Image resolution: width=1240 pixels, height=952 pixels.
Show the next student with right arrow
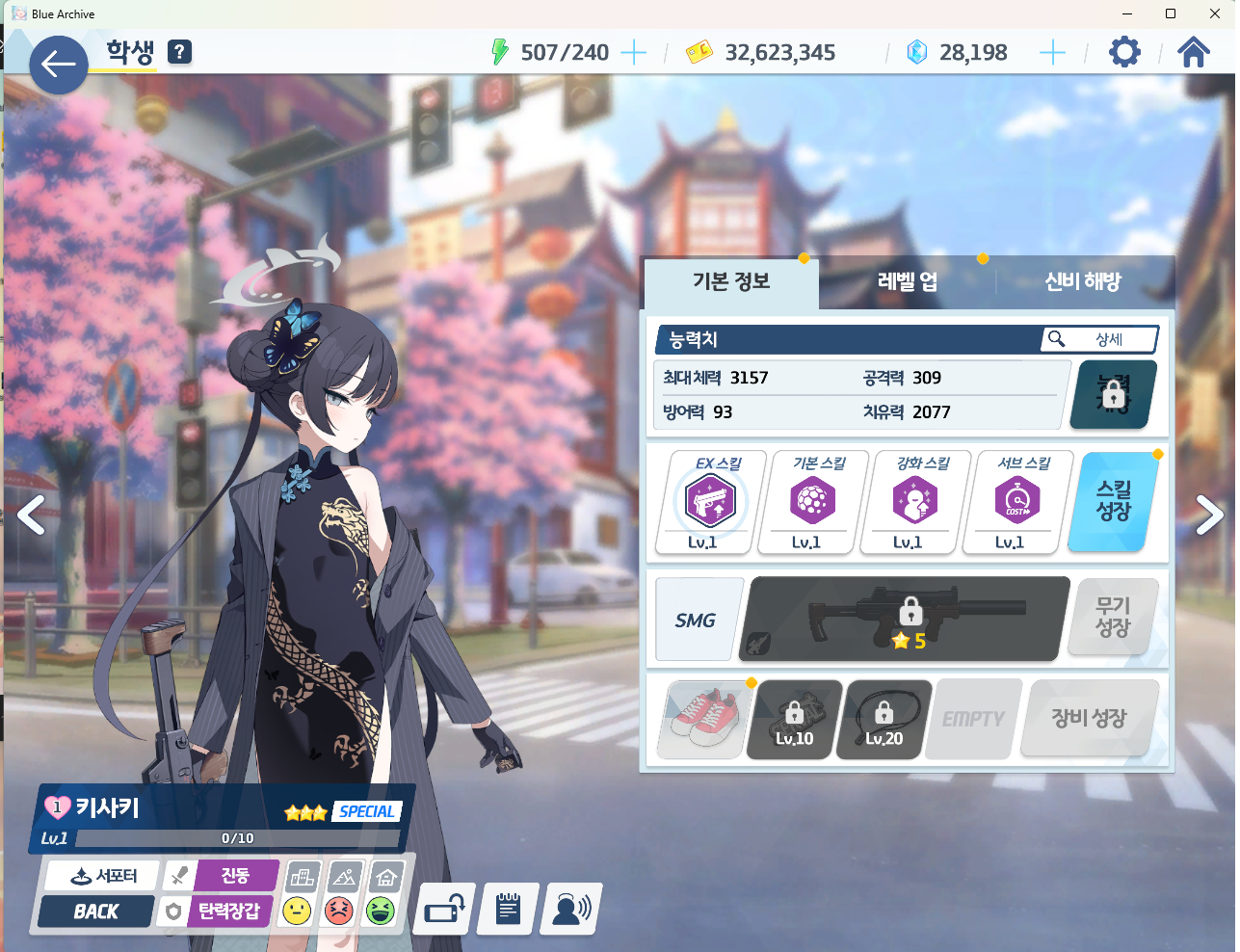[x=1209, y=515]
